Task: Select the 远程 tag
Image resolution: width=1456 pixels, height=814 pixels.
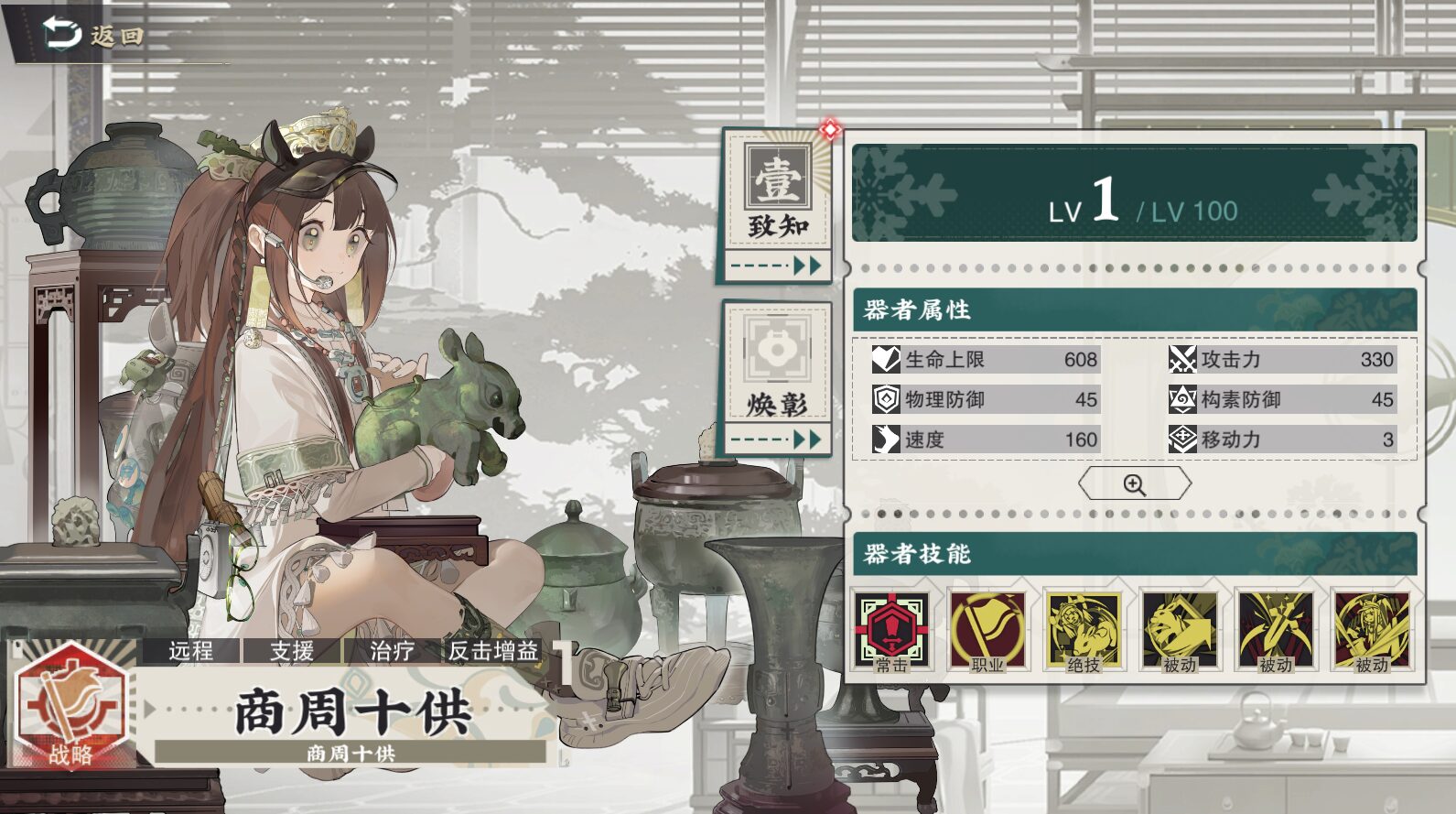Action: pos(191,651)
